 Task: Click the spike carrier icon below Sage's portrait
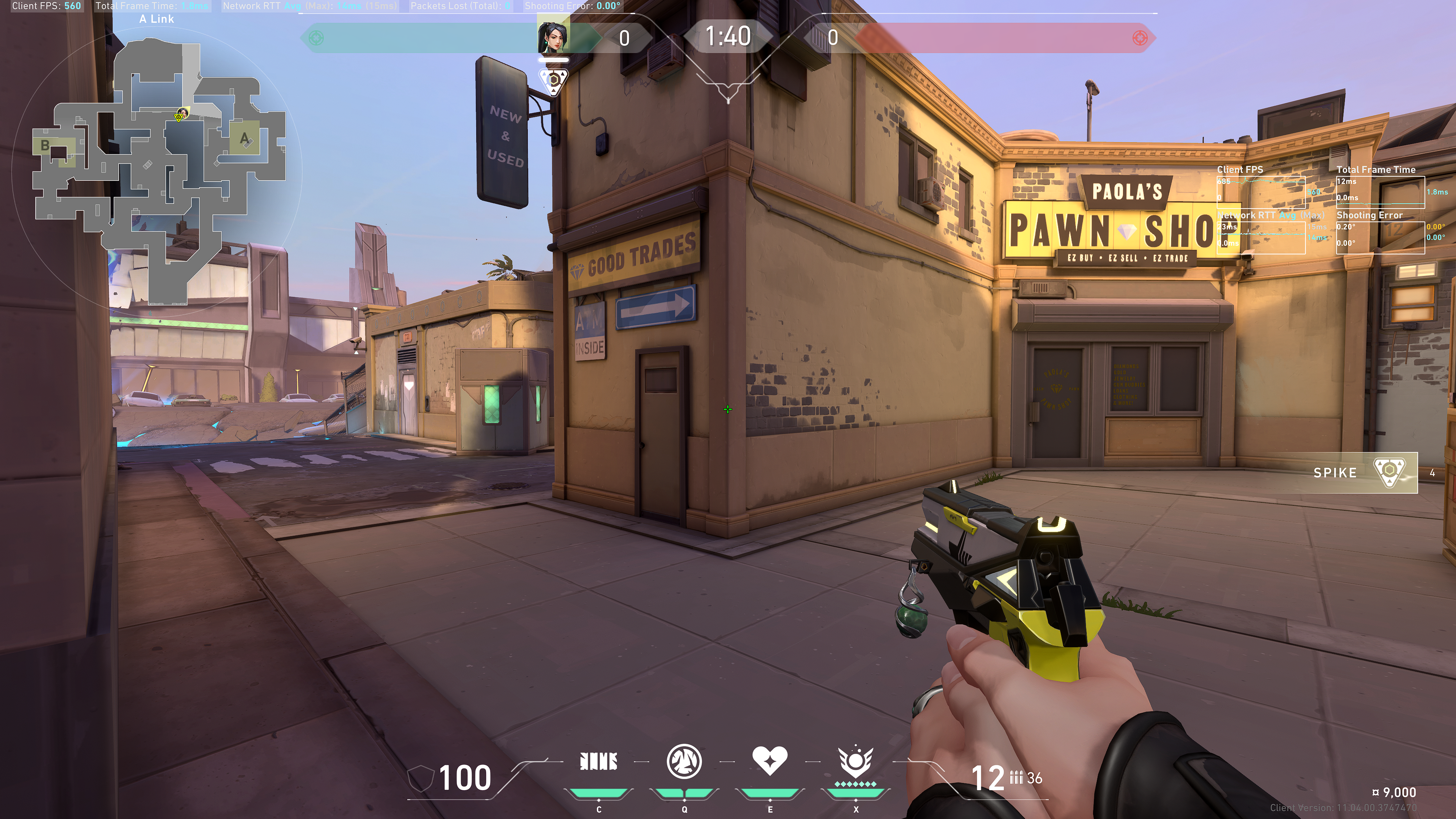[553, 81]
